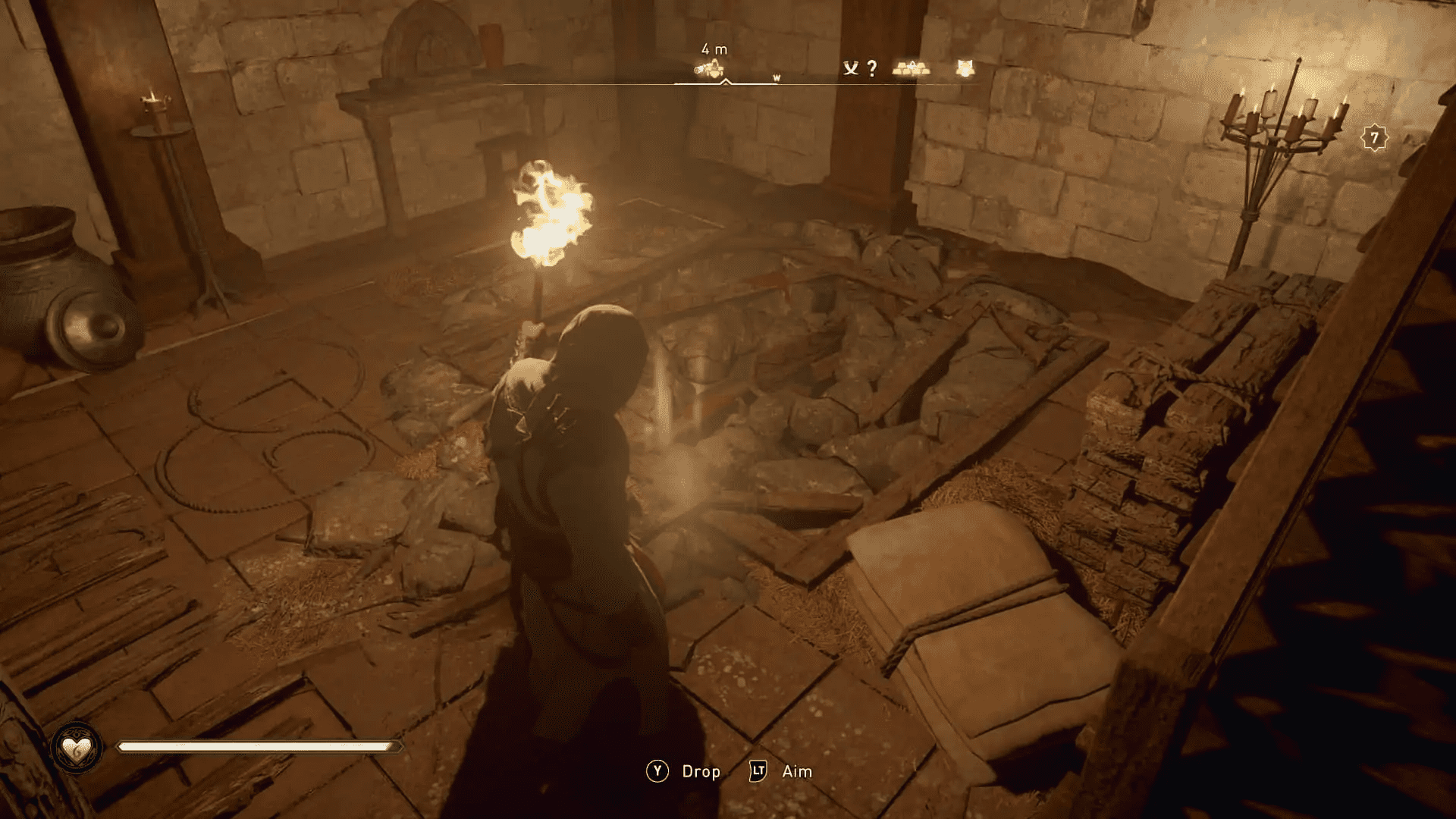Click the circled Y controller button icon

657,773
